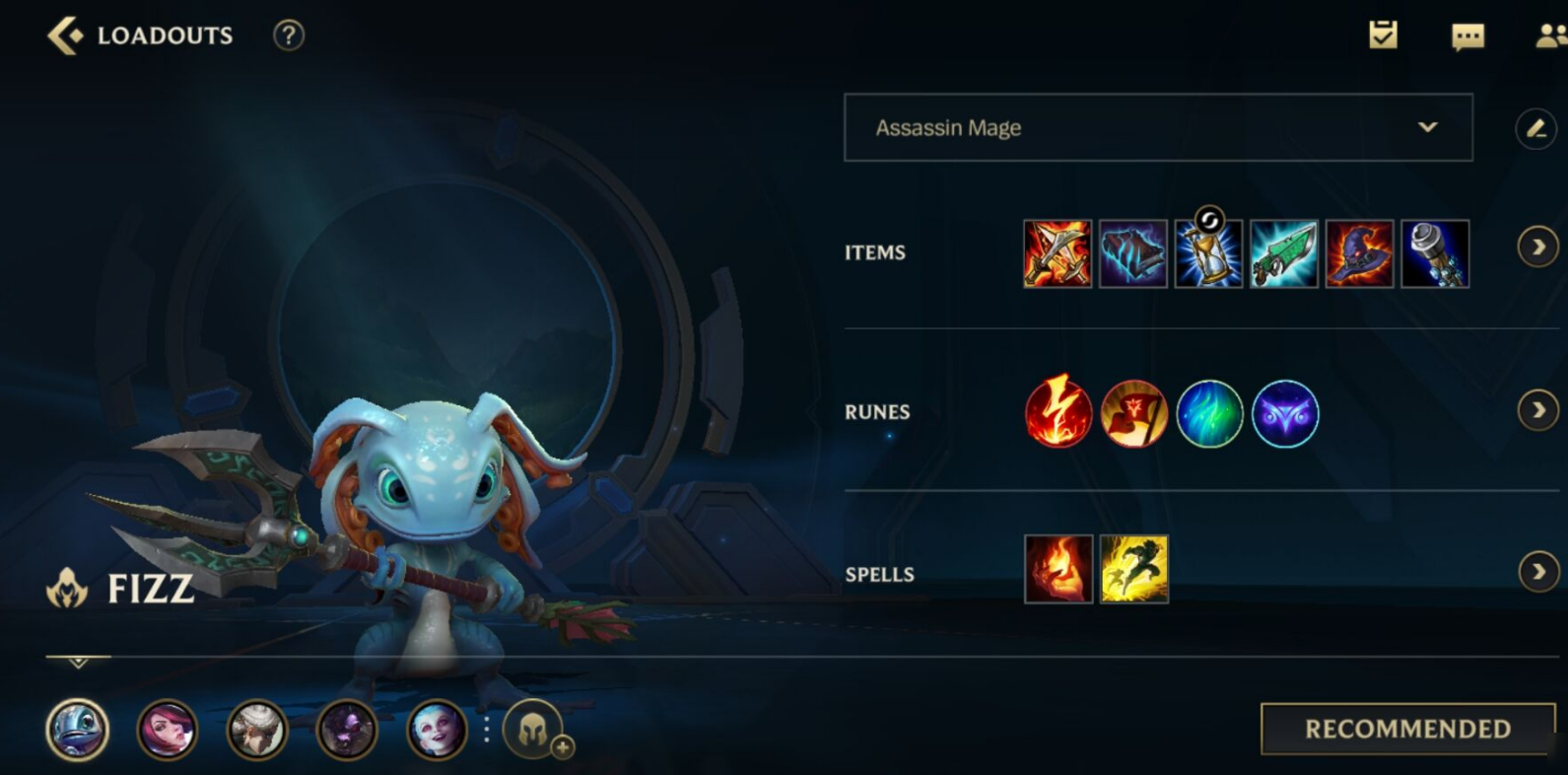Select the purple owl rune
The width and height of the screenshot is (1568, 775).
[x=1285, y=414]
